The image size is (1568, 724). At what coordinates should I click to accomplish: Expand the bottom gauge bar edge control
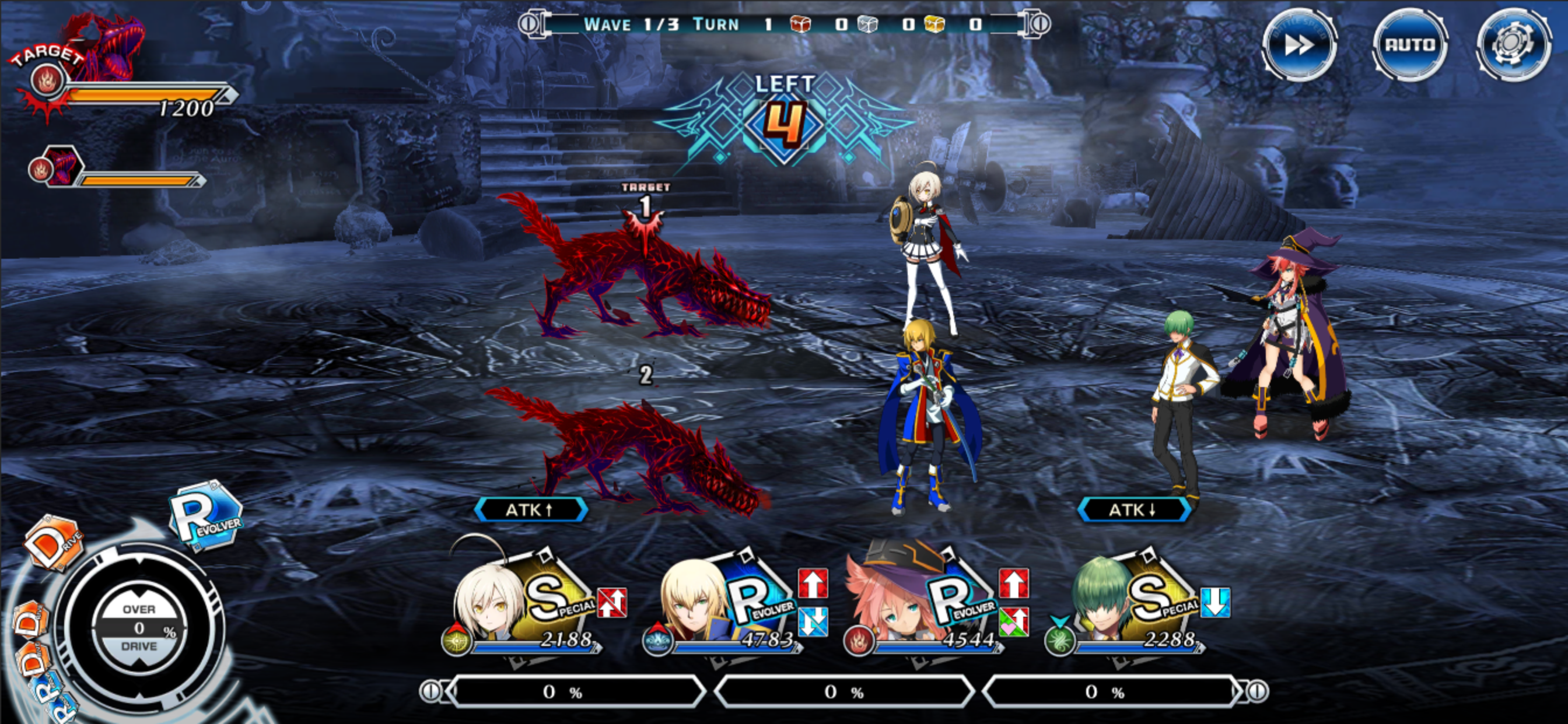tap(432, 691)
